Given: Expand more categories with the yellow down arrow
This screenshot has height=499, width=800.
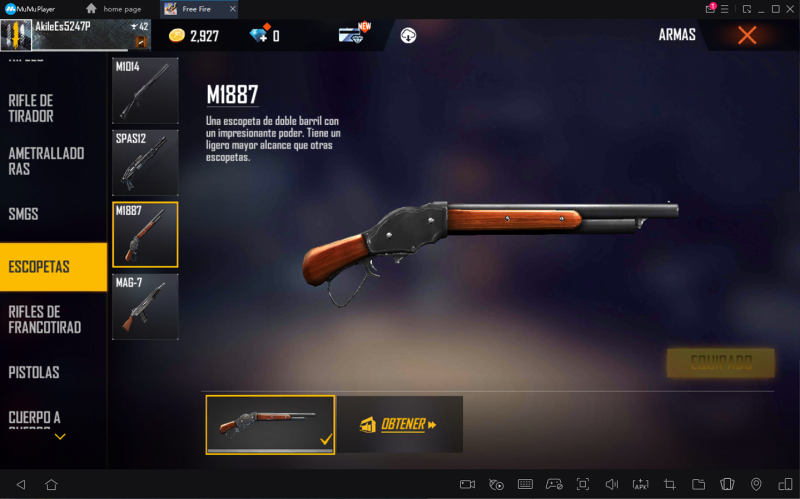Looking at the screenshot, I should pyautogui.click(x=60, y=436).
